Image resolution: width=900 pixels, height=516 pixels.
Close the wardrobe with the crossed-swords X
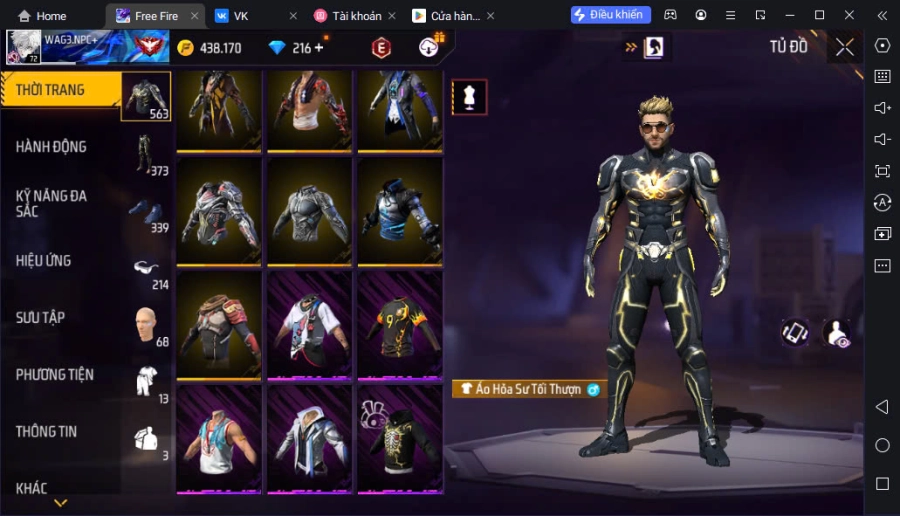point(845,47)
